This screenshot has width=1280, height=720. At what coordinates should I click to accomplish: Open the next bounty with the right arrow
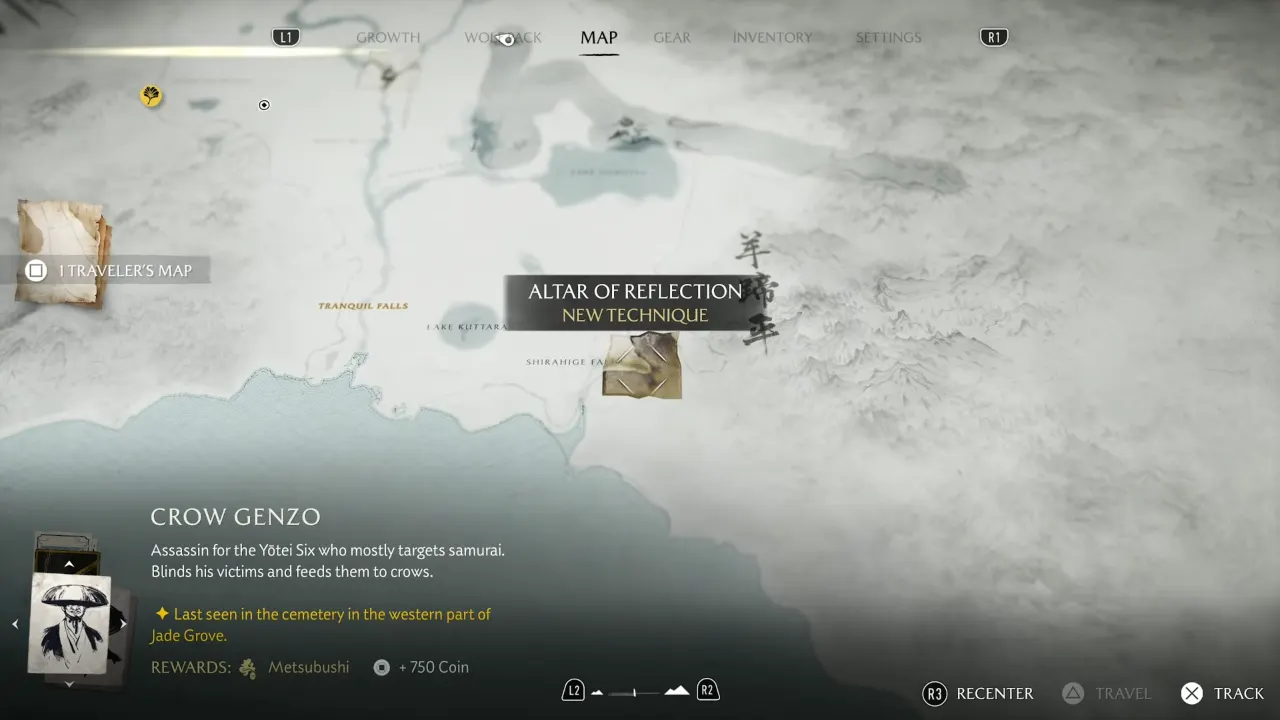click(123, 622)
